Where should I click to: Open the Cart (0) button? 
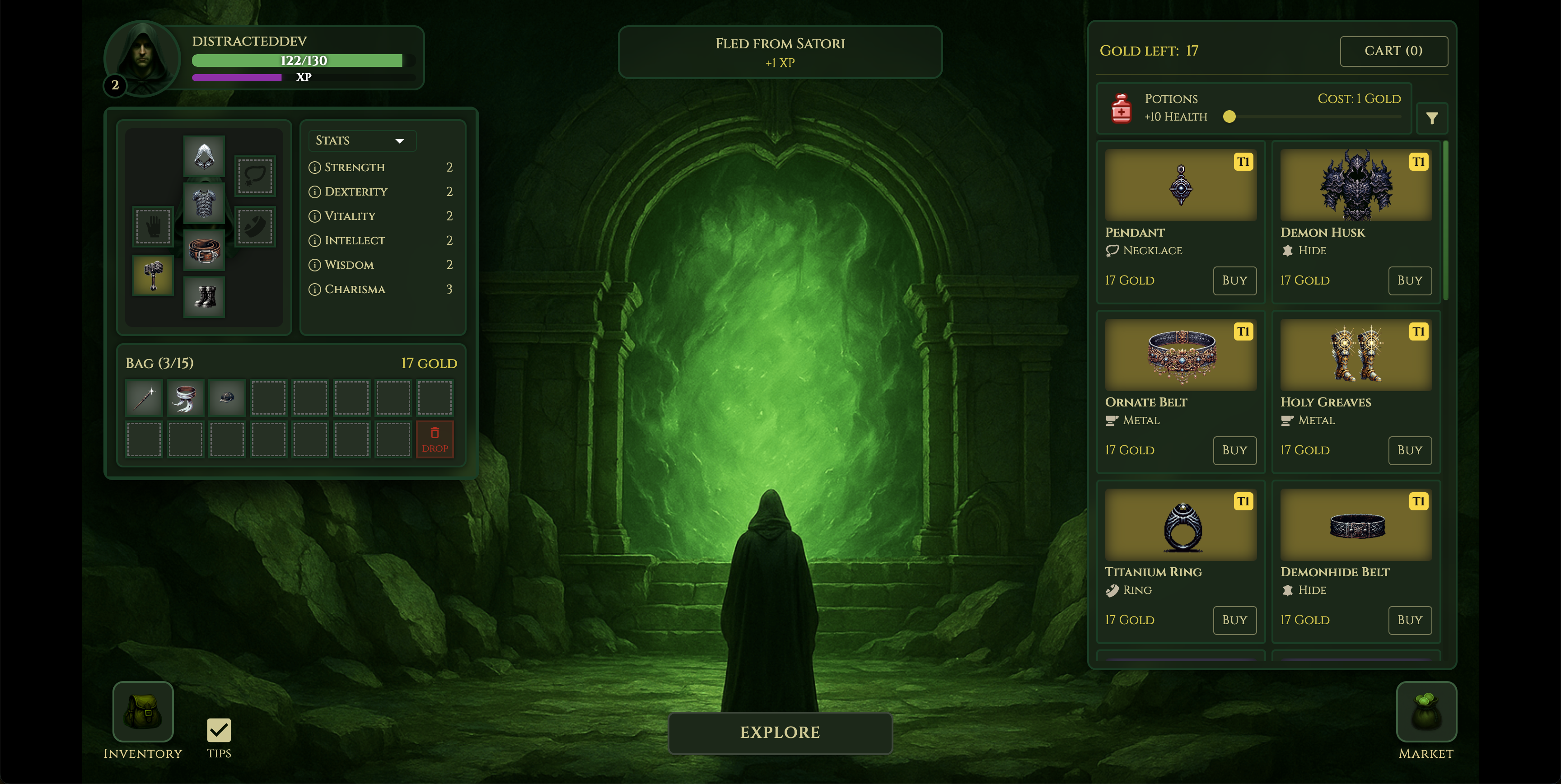1393,51
